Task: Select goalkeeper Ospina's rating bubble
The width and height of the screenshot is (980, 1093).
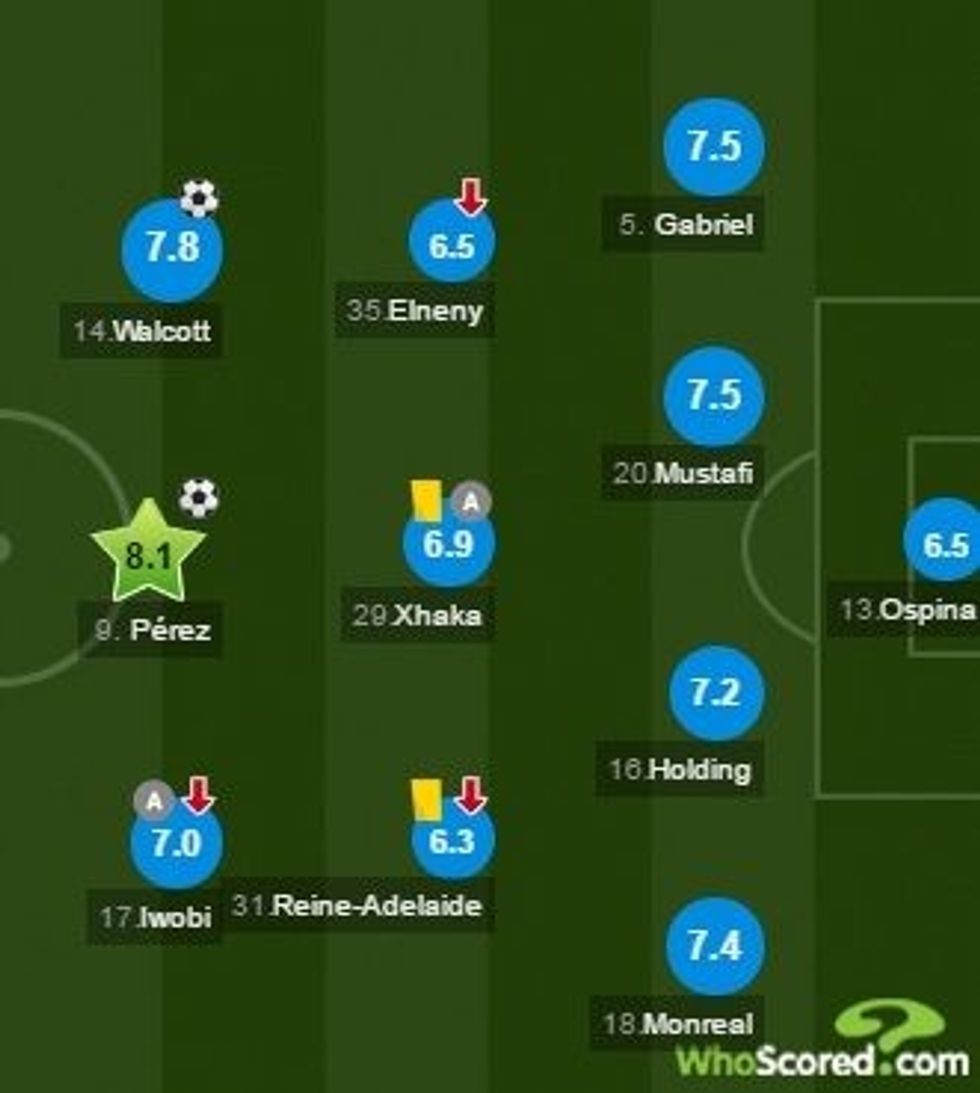Action: pos(944,544)
